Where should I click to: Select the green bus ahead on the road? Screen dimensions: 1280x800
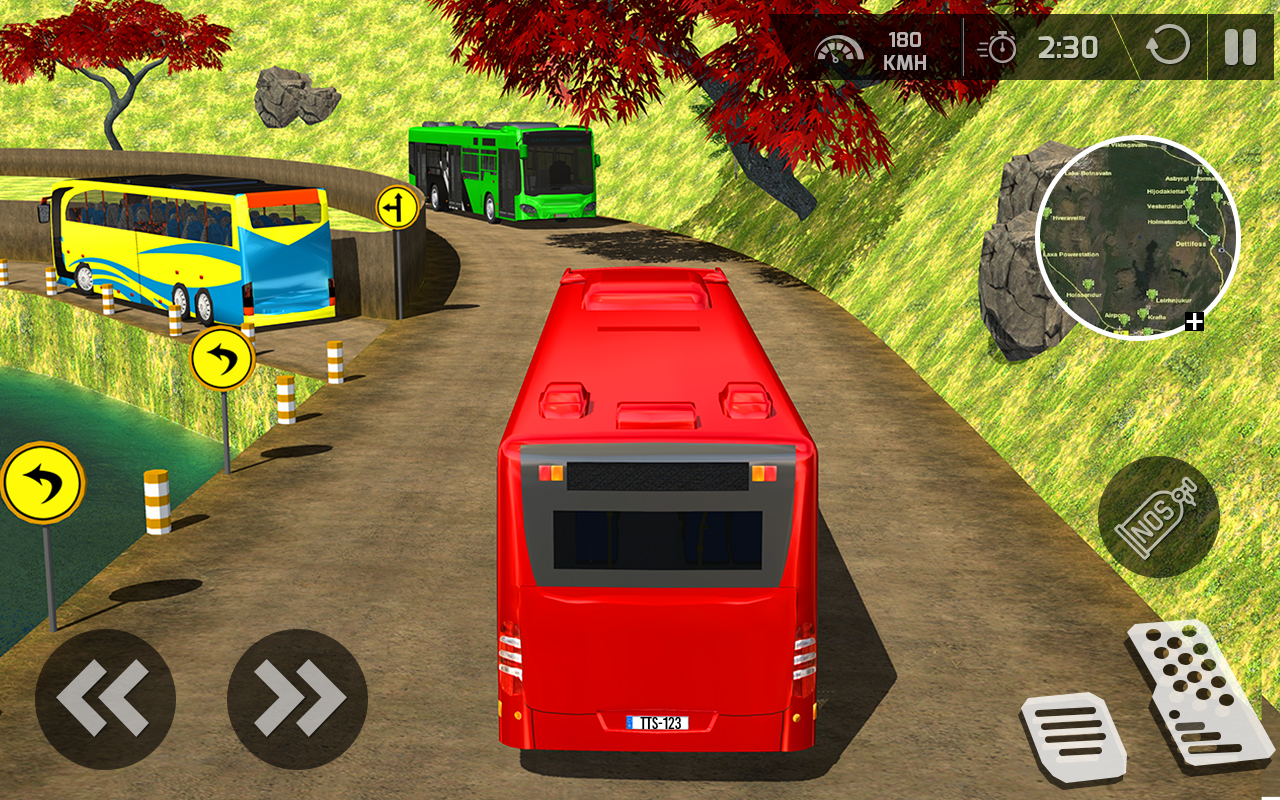click(x=500, y=170)
